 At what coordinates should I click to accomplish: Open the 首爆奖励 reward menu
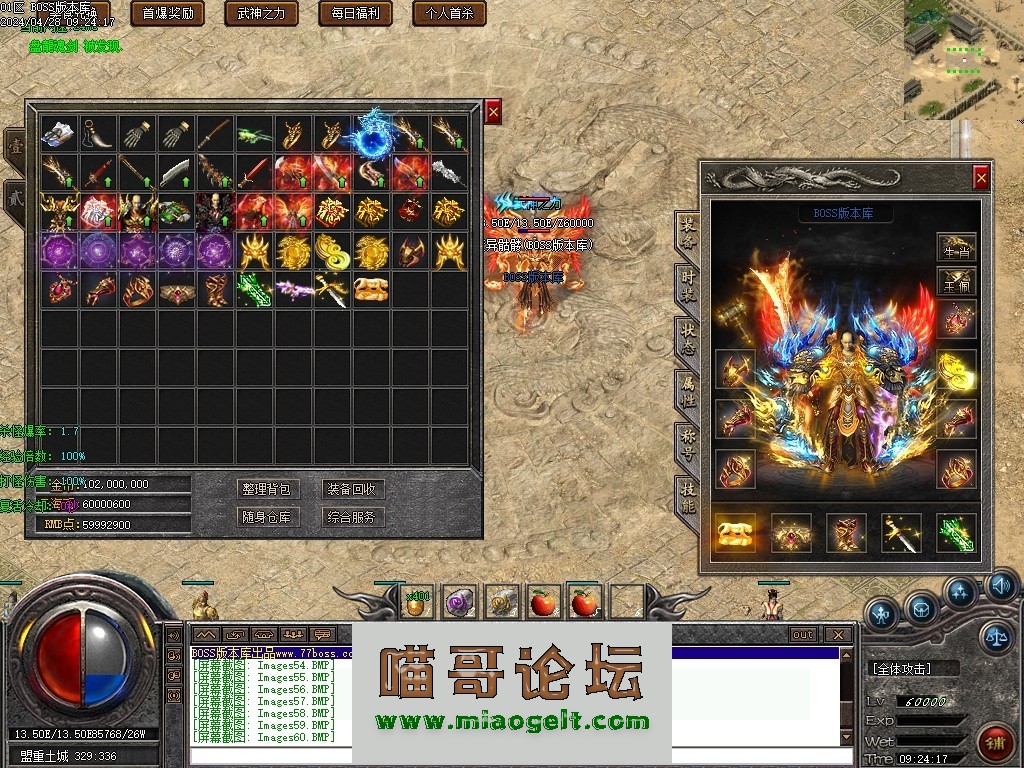pos(168,14)
